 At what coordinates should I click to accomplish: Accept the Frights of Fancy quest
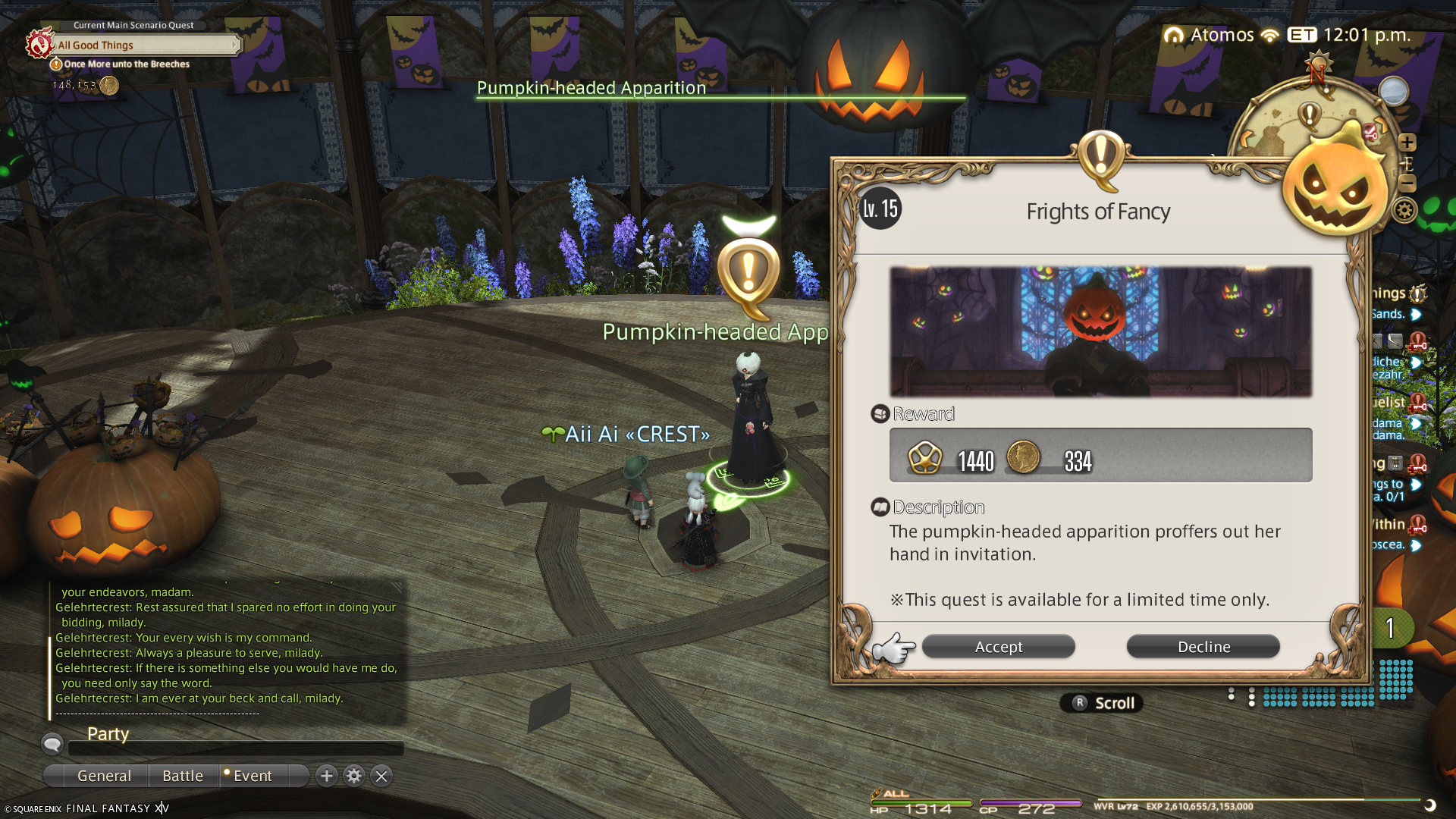pos(998,647)
